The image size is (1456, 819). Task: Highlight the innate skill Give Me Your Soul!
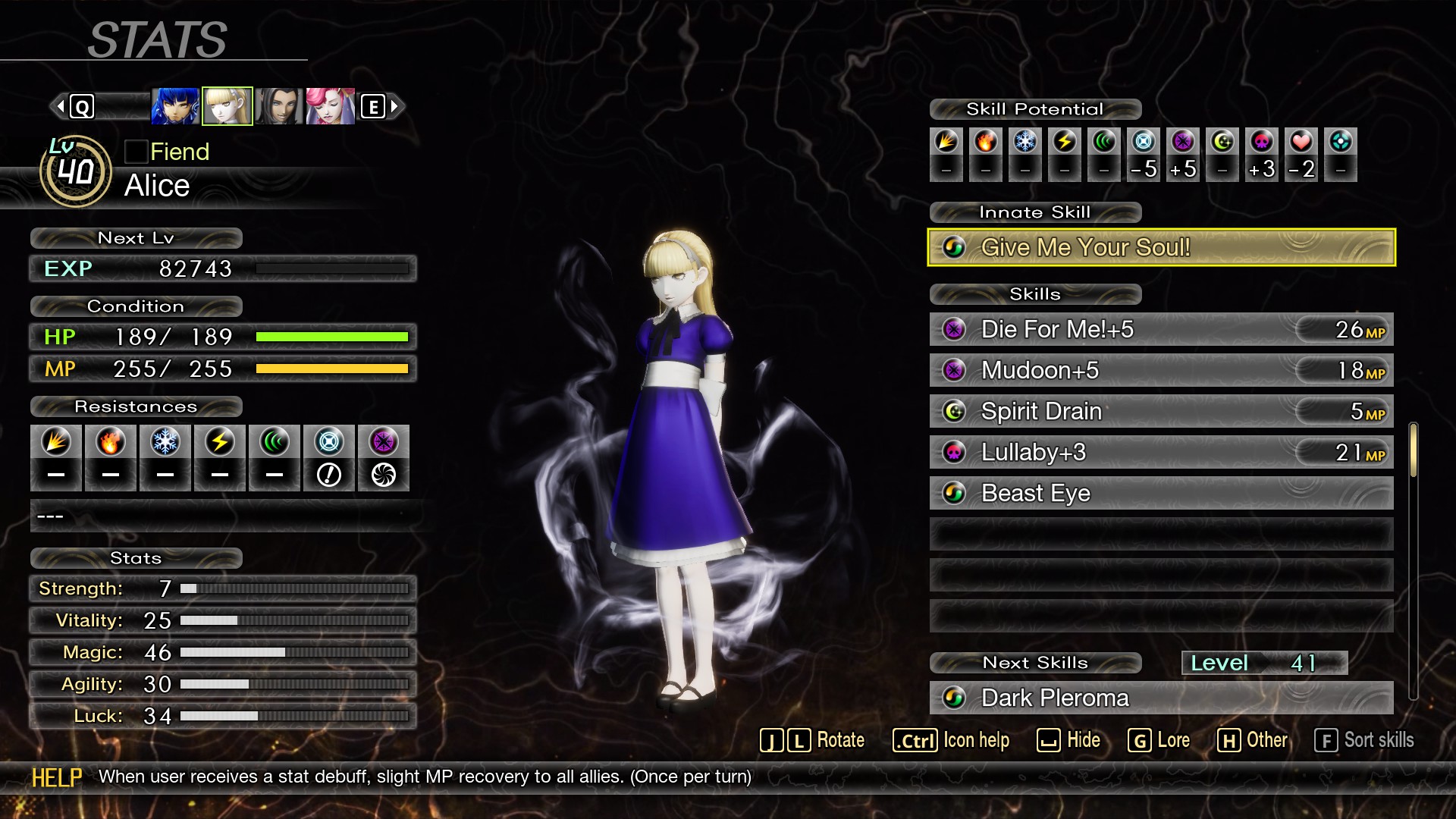pos(1161,247)
